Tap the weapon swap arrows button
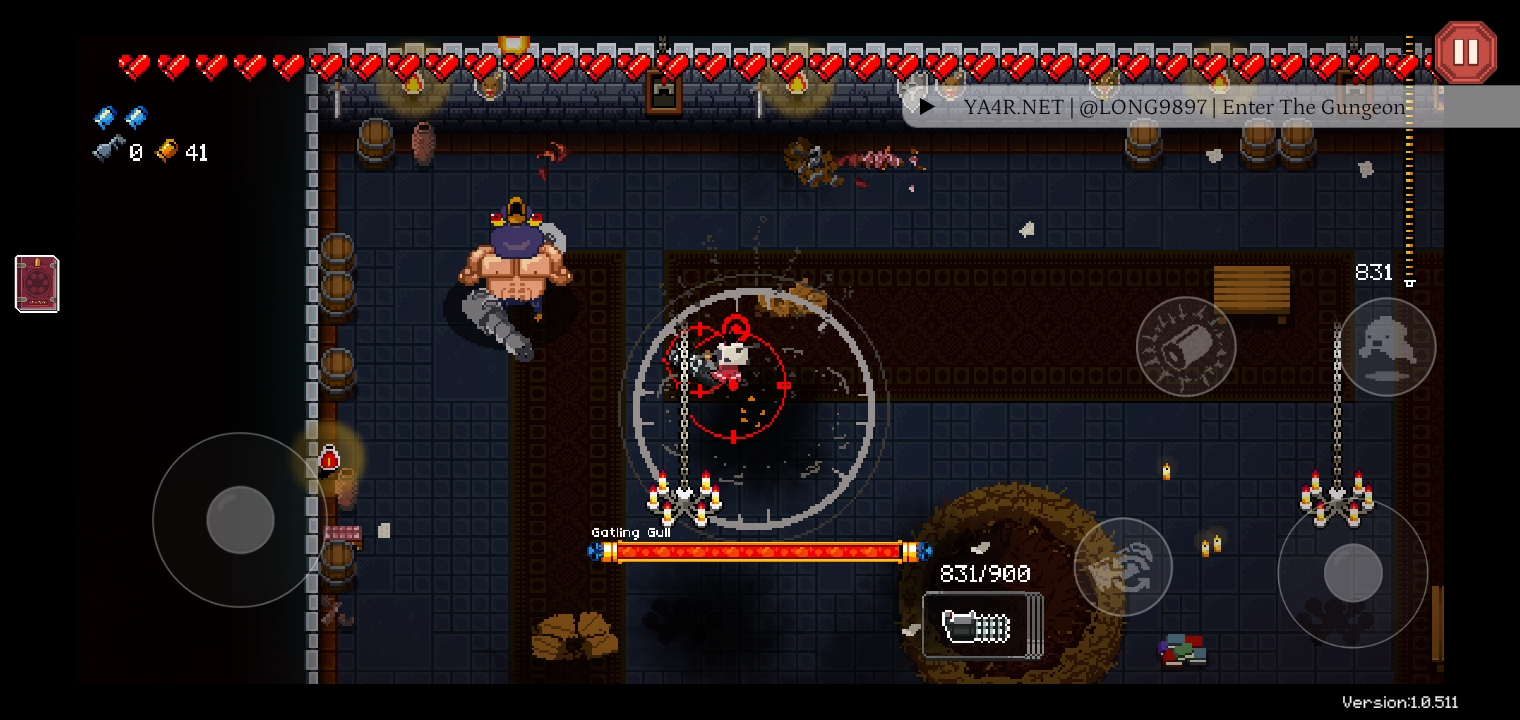The height and width of the screenshot is (720, 1520). [1123, 566]
